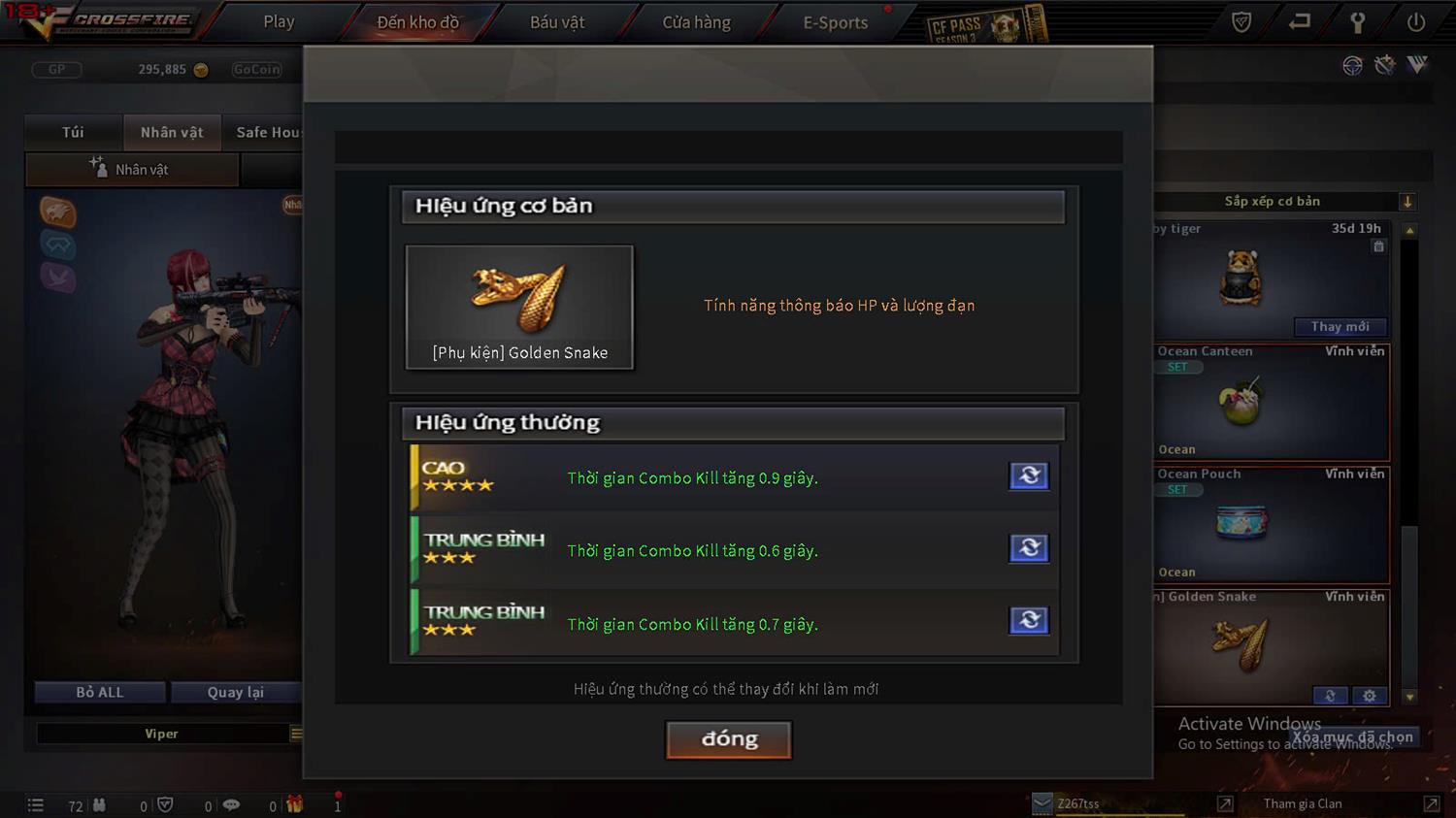Open the Cửa hàng shop
The image size is (1456, 818).
(x=696, y=21)
